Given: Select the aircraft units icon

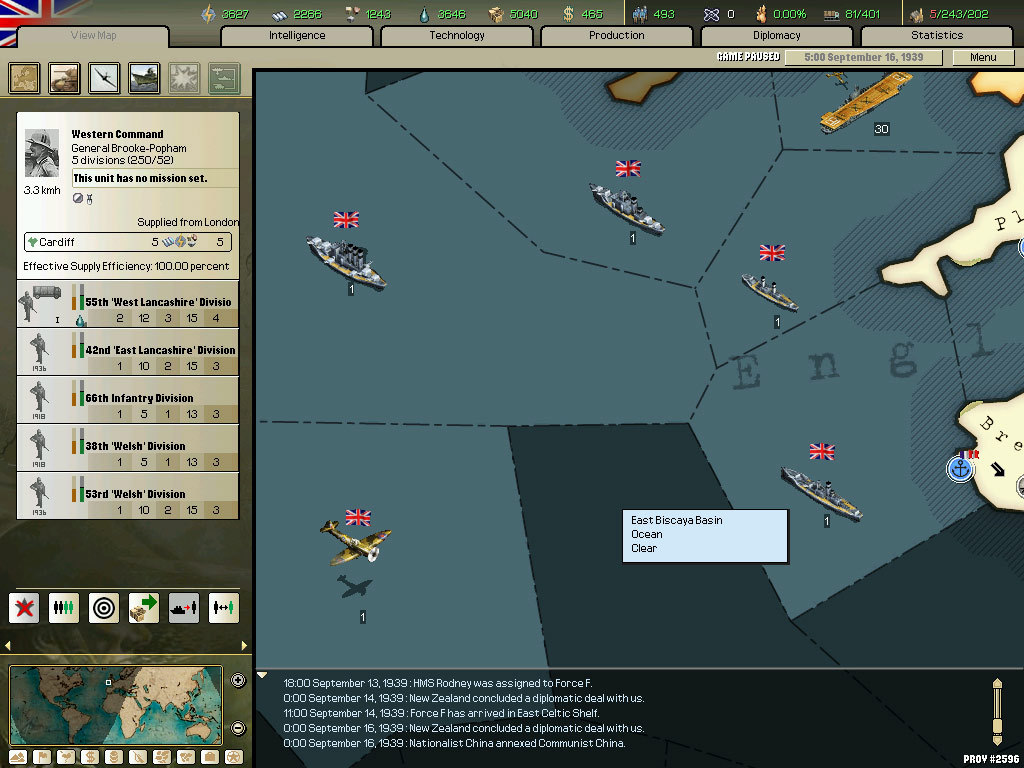Looking at the screenshot, I should click(x=104, y=78).
